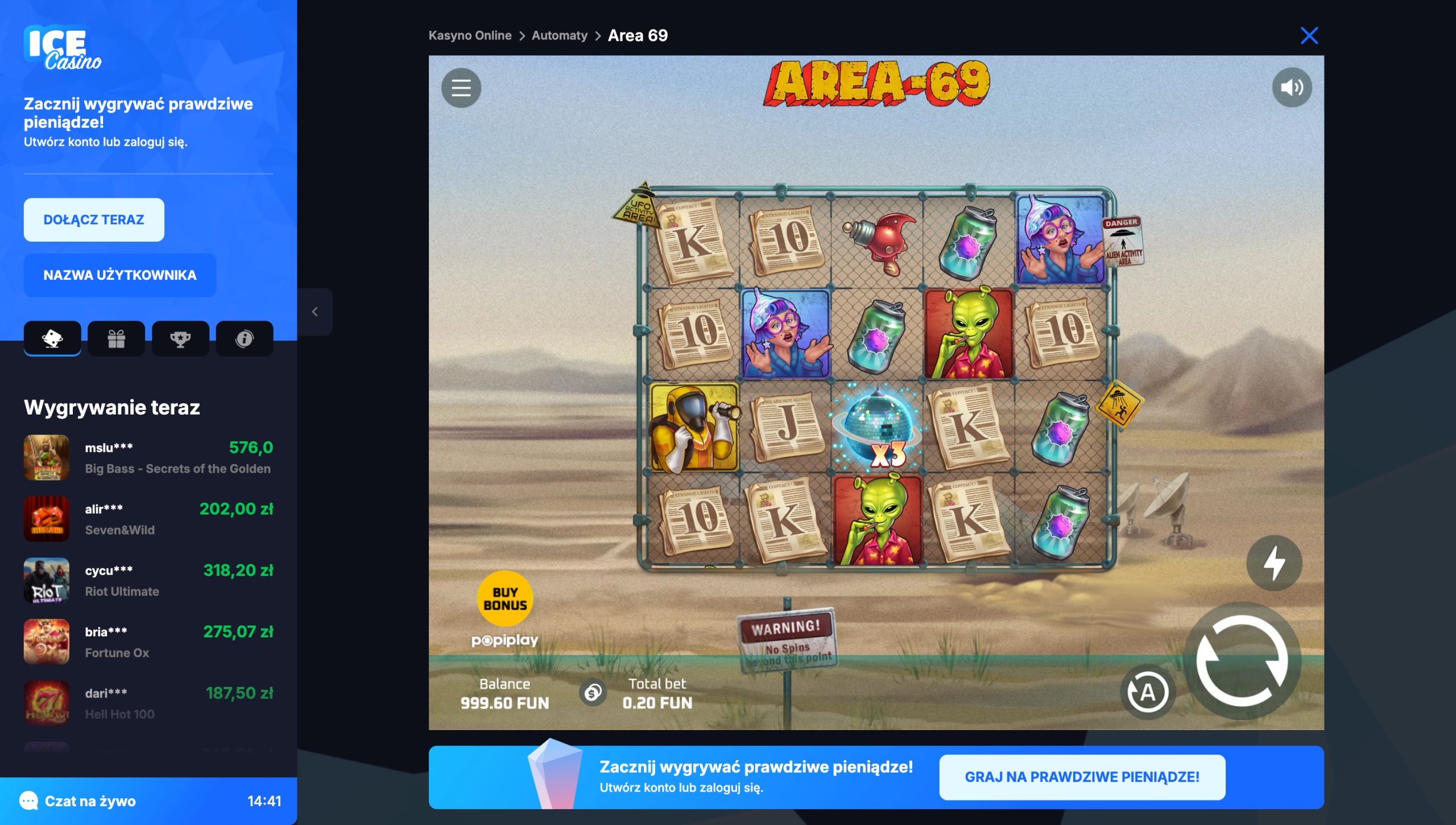The width and height of the screenshot is (1456, 825).
Task: Go back to Kasyno Online breadcrumb link
Action: 470,35
